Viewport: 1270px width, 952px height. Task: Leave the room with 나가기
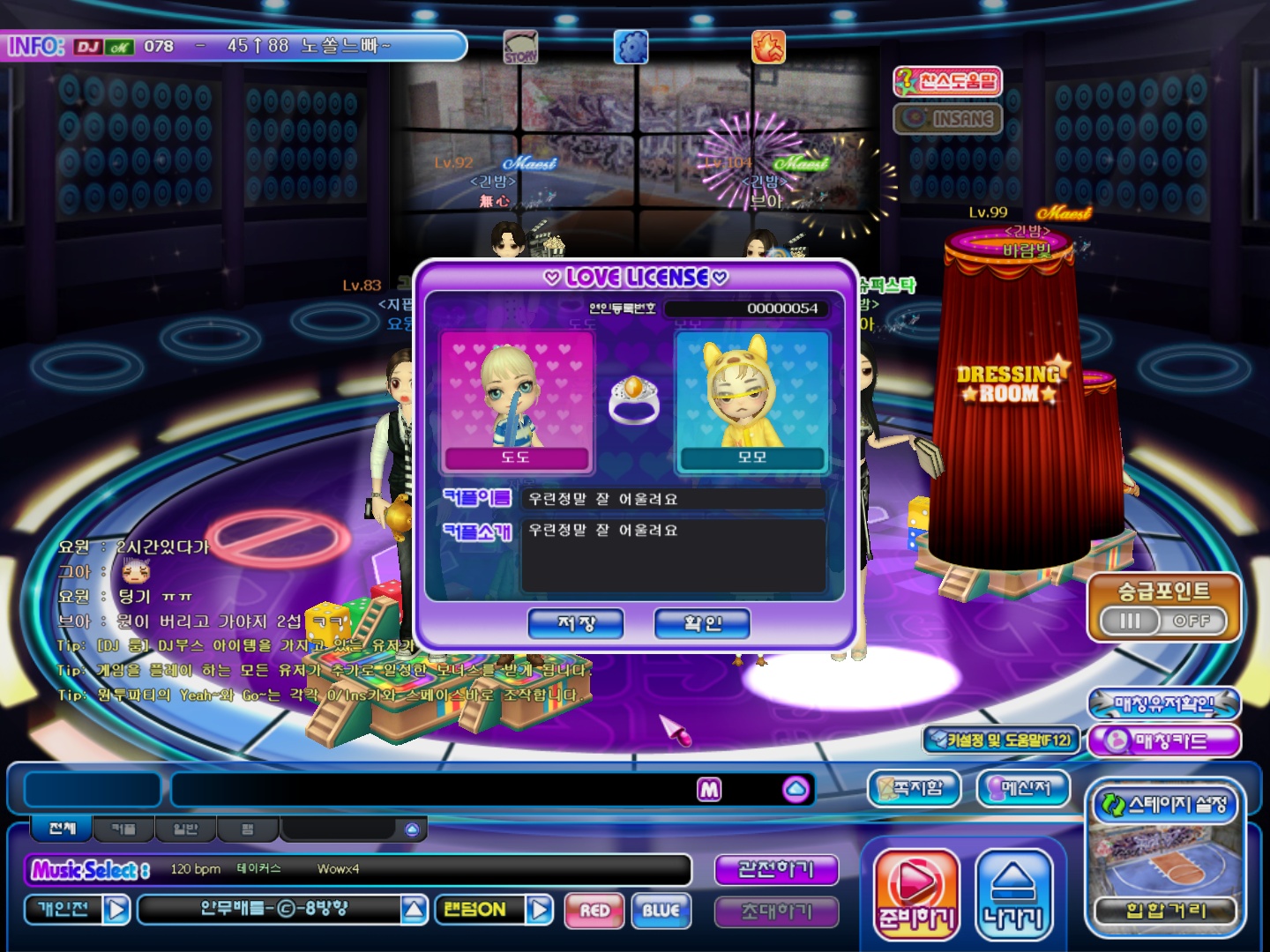pyautogui.click(x=1014, y=895)
